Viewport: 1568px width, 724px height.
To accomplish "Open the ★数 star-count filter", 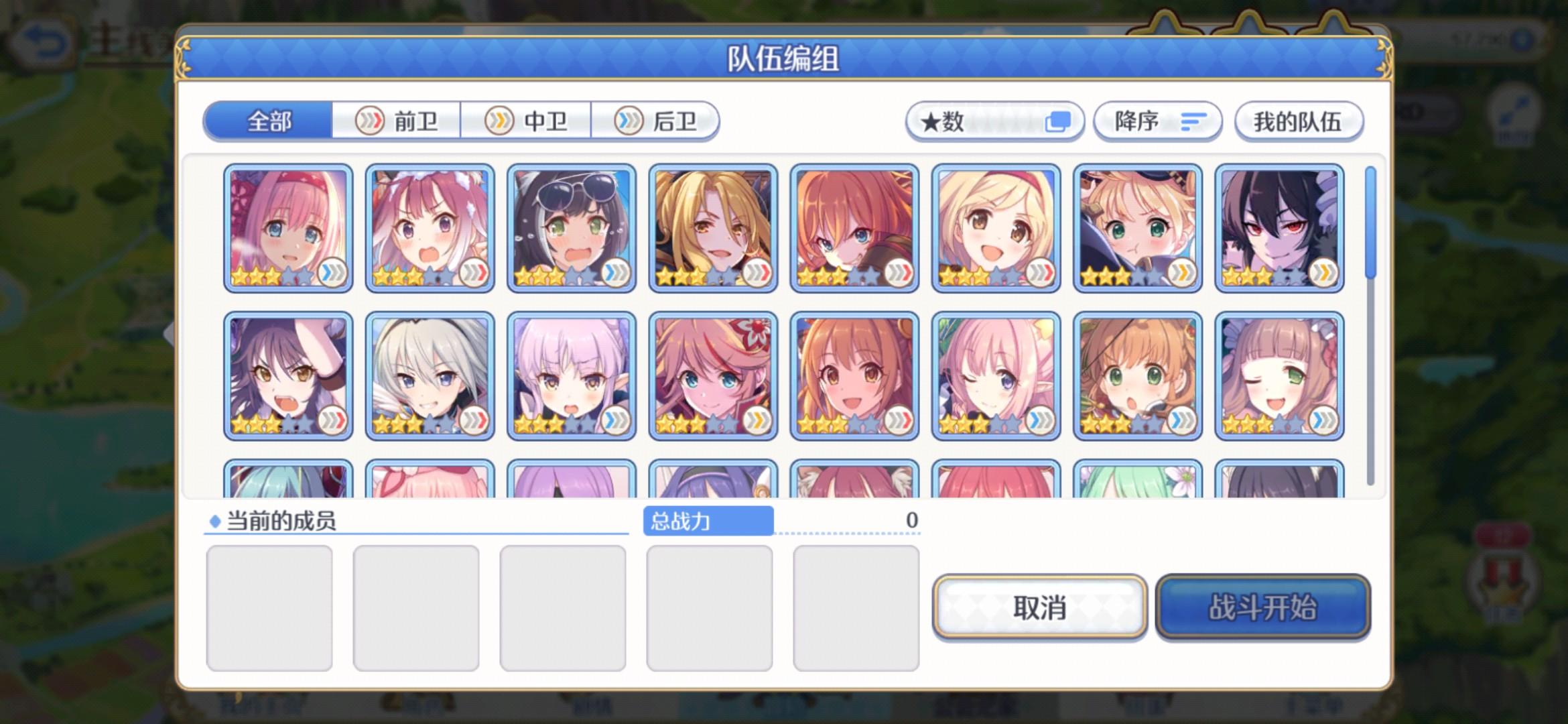I will [x=994, y=121].
